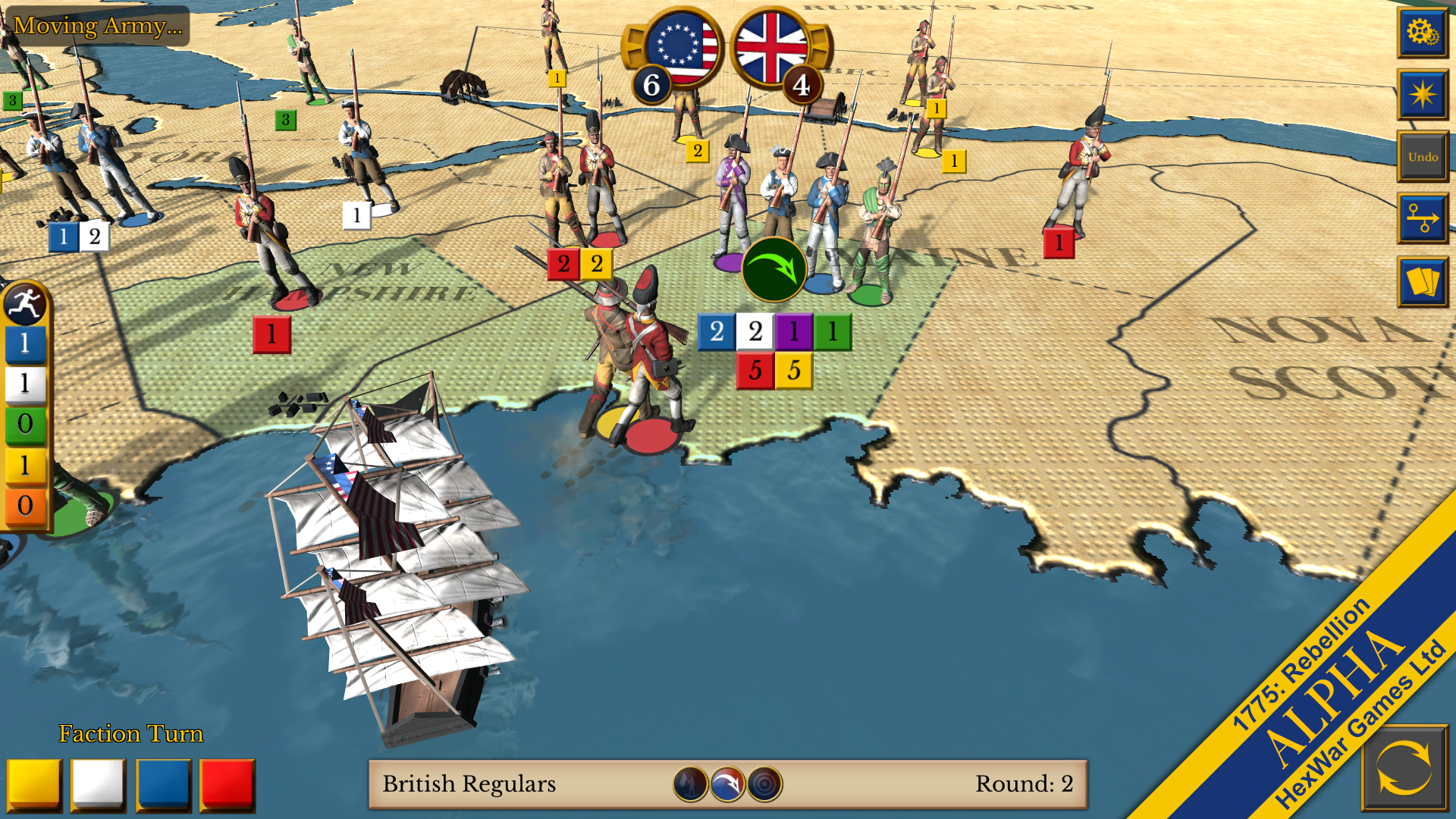Select the blue faction turn swatch
Screen dimensions: 1456x819
[x=163, y=784]
